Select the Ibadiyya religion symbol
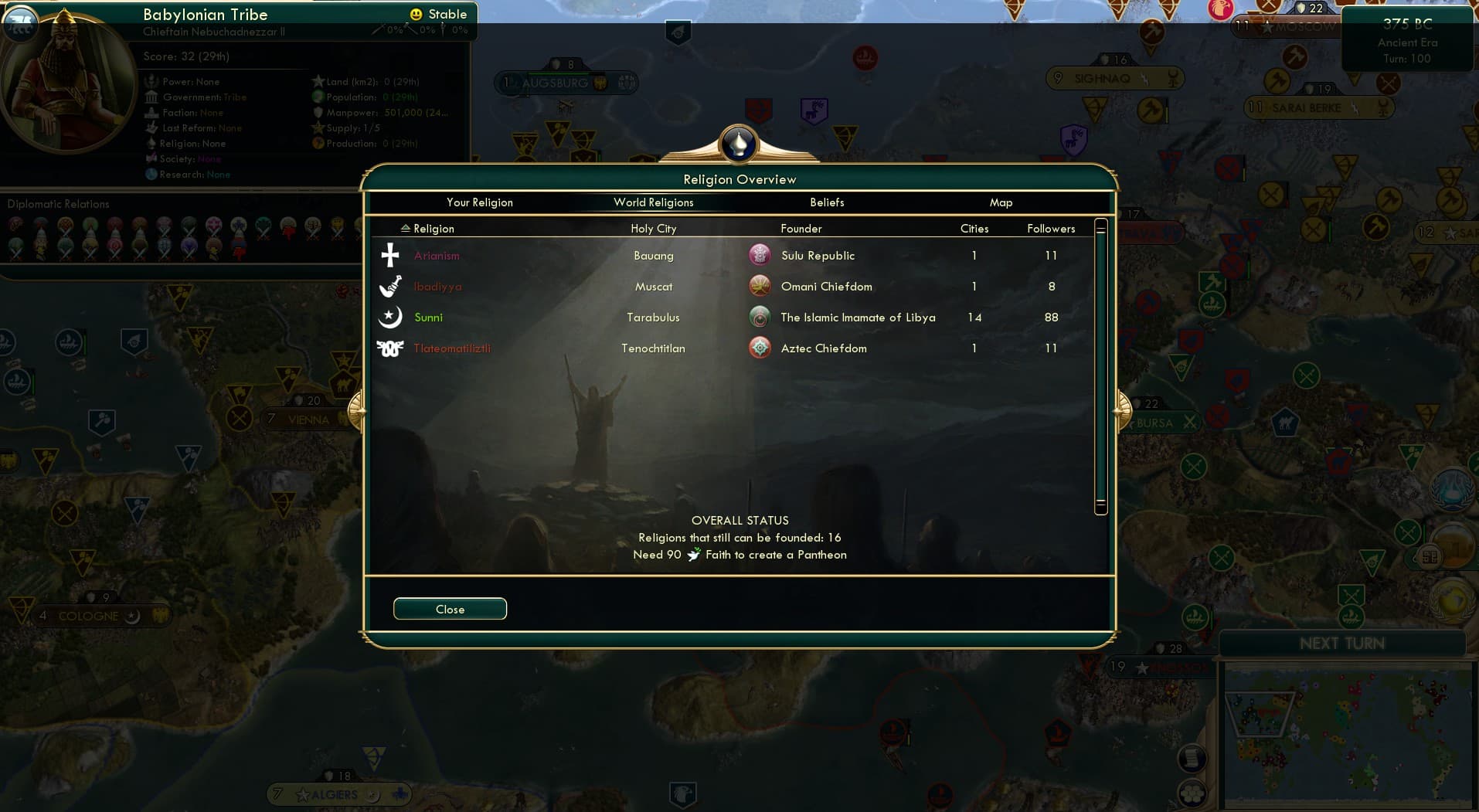The width and height of the screenshot is (1479, 812). (390, 286)
